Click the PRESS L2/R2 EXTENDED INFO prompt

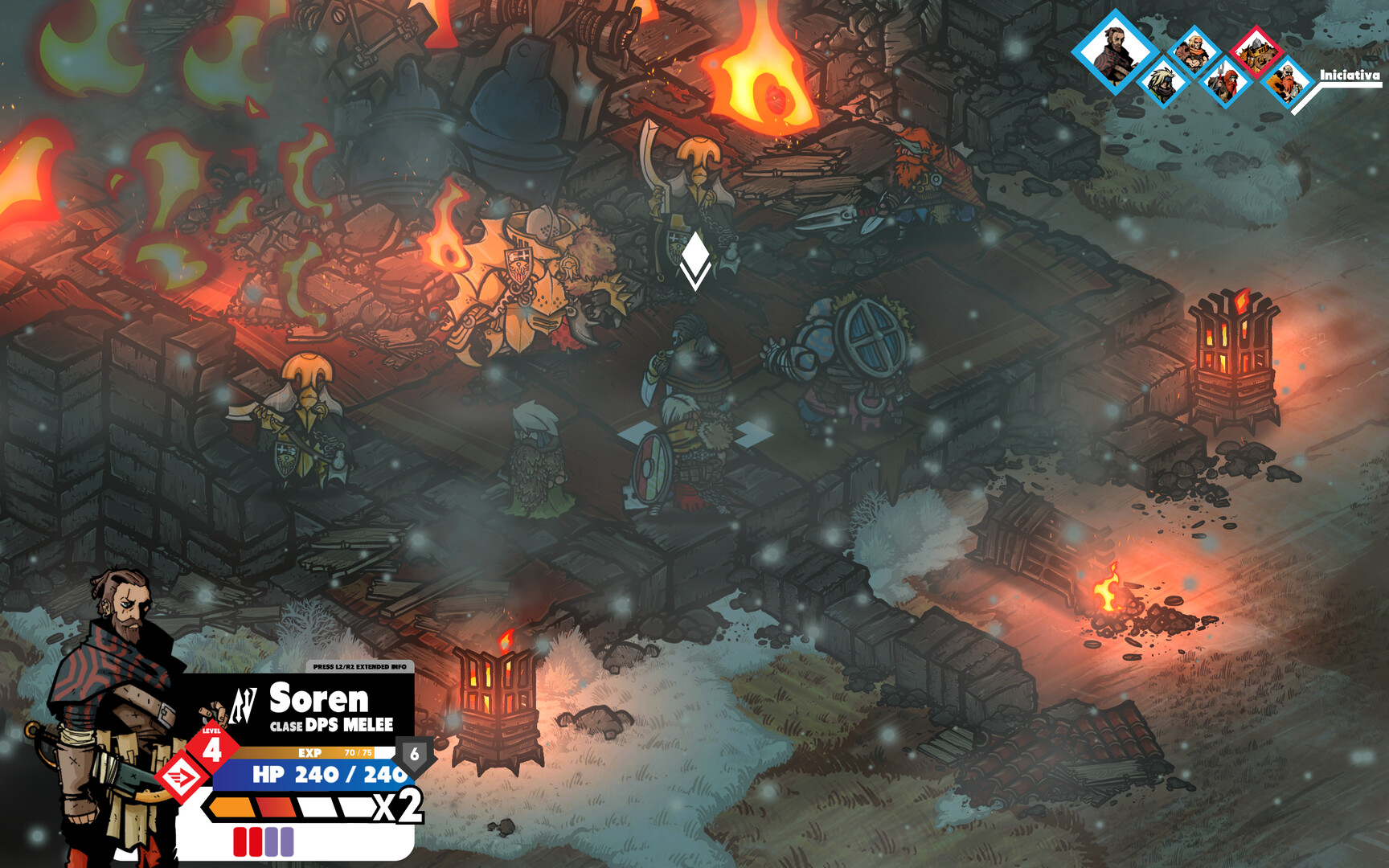pos(359,666)
